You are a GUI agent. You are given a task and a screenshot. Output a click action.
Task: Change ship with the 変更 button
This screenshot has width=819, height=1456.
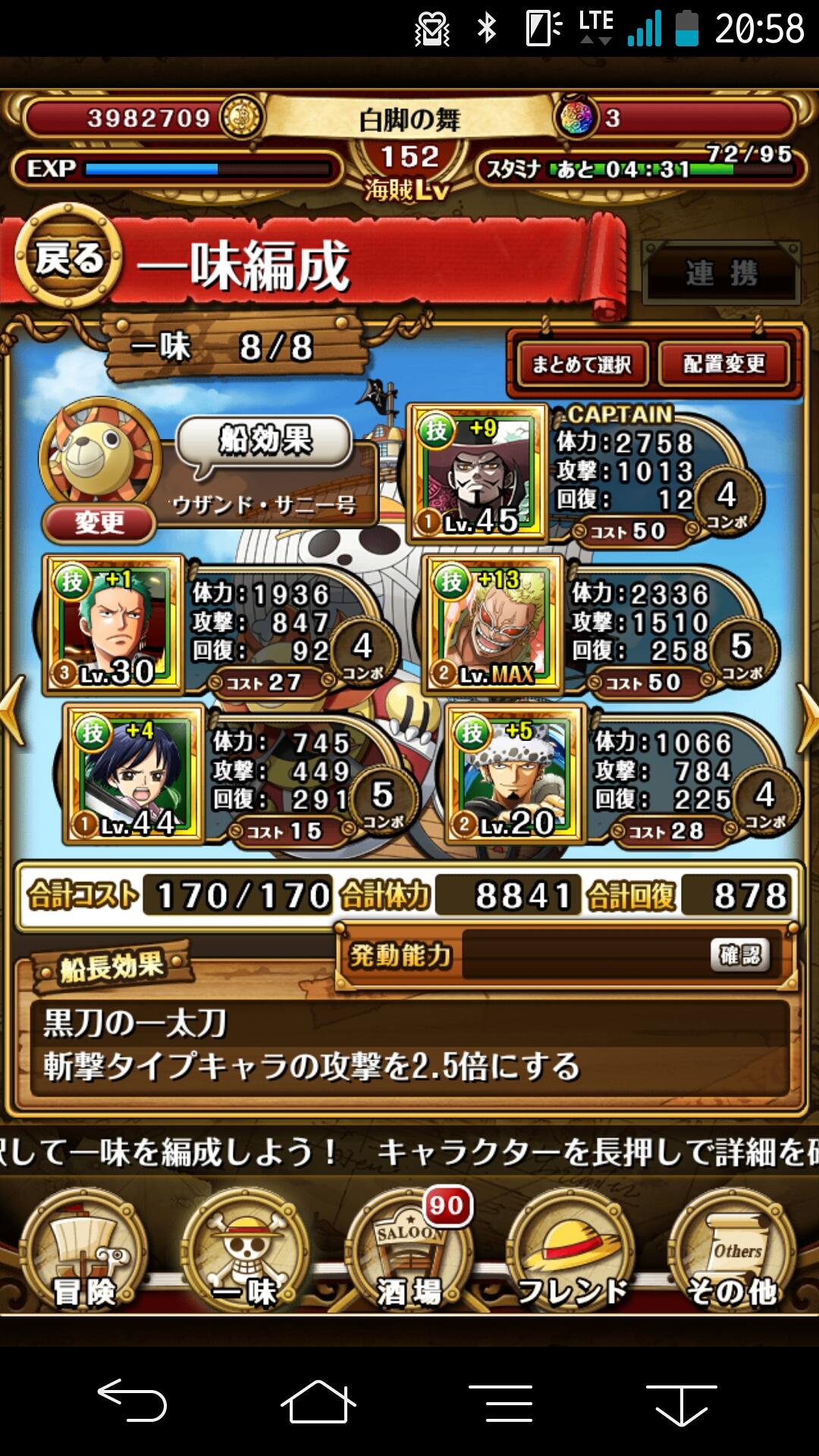click(99, 522)
